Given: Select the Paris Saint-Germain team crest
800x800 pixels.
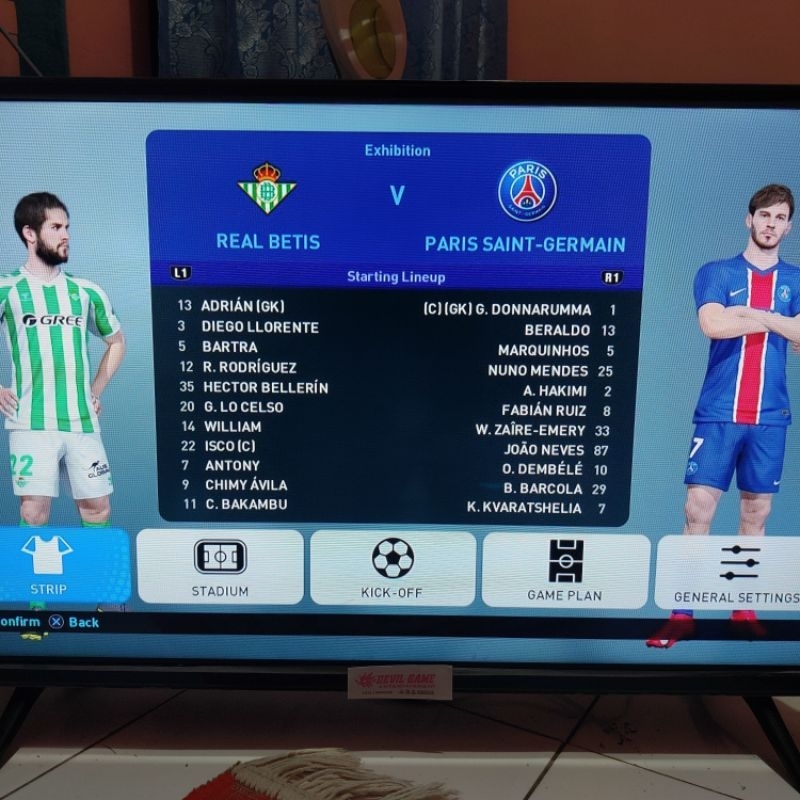Looking at the screenshot, I should click(x=527, y=190).
